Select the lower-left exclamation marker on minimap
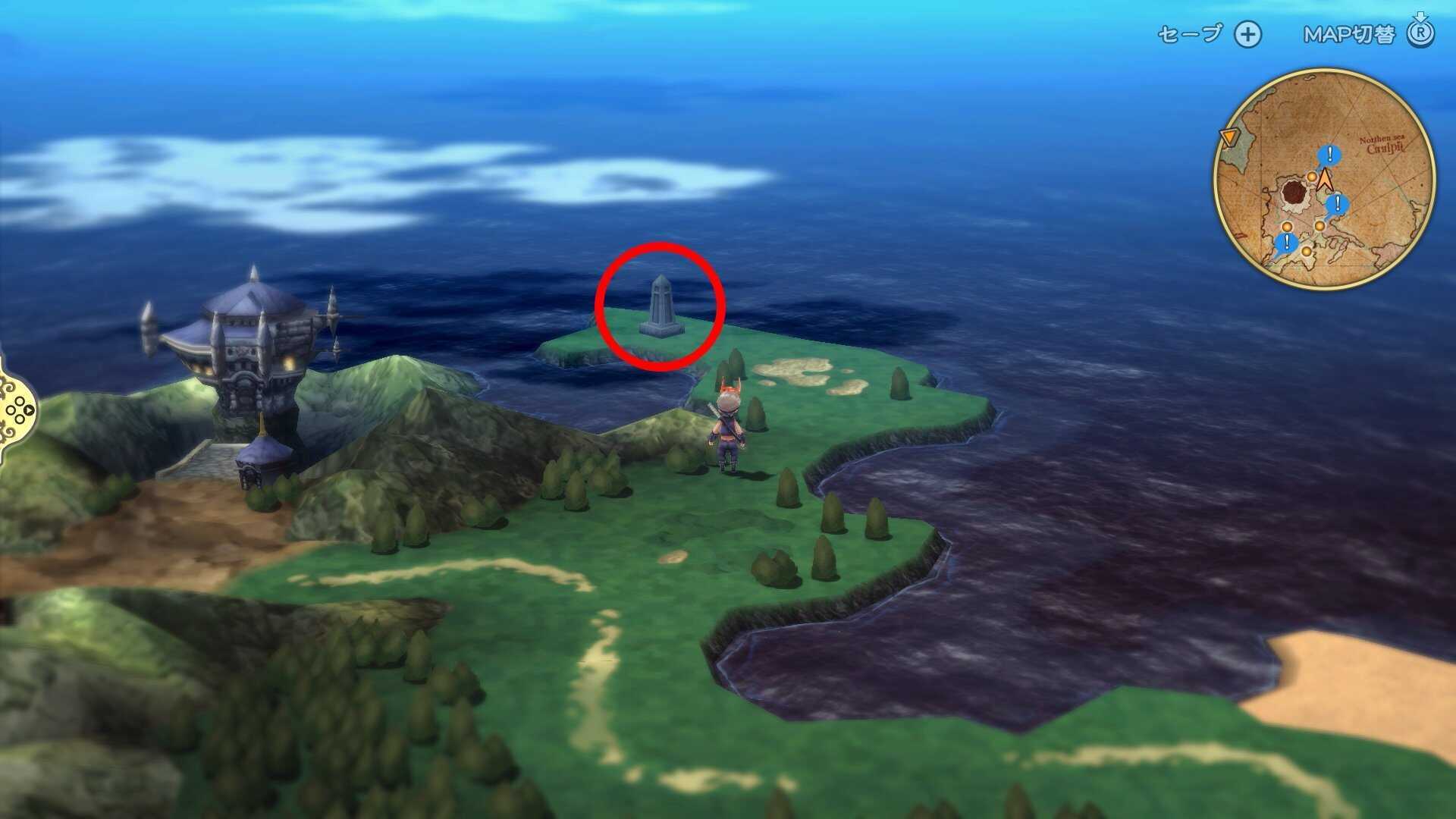The width and height of the screenshot is (1456, 819). 1286,240
